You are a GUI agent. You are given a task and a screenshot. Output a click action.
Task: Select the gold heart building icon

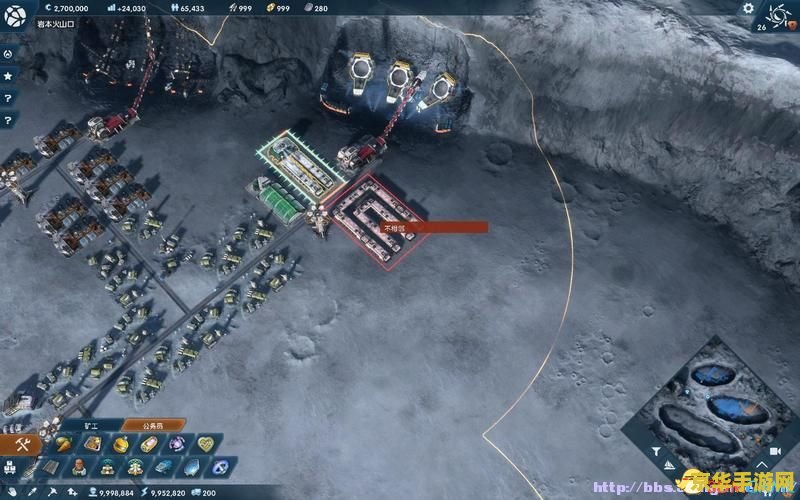205,444
